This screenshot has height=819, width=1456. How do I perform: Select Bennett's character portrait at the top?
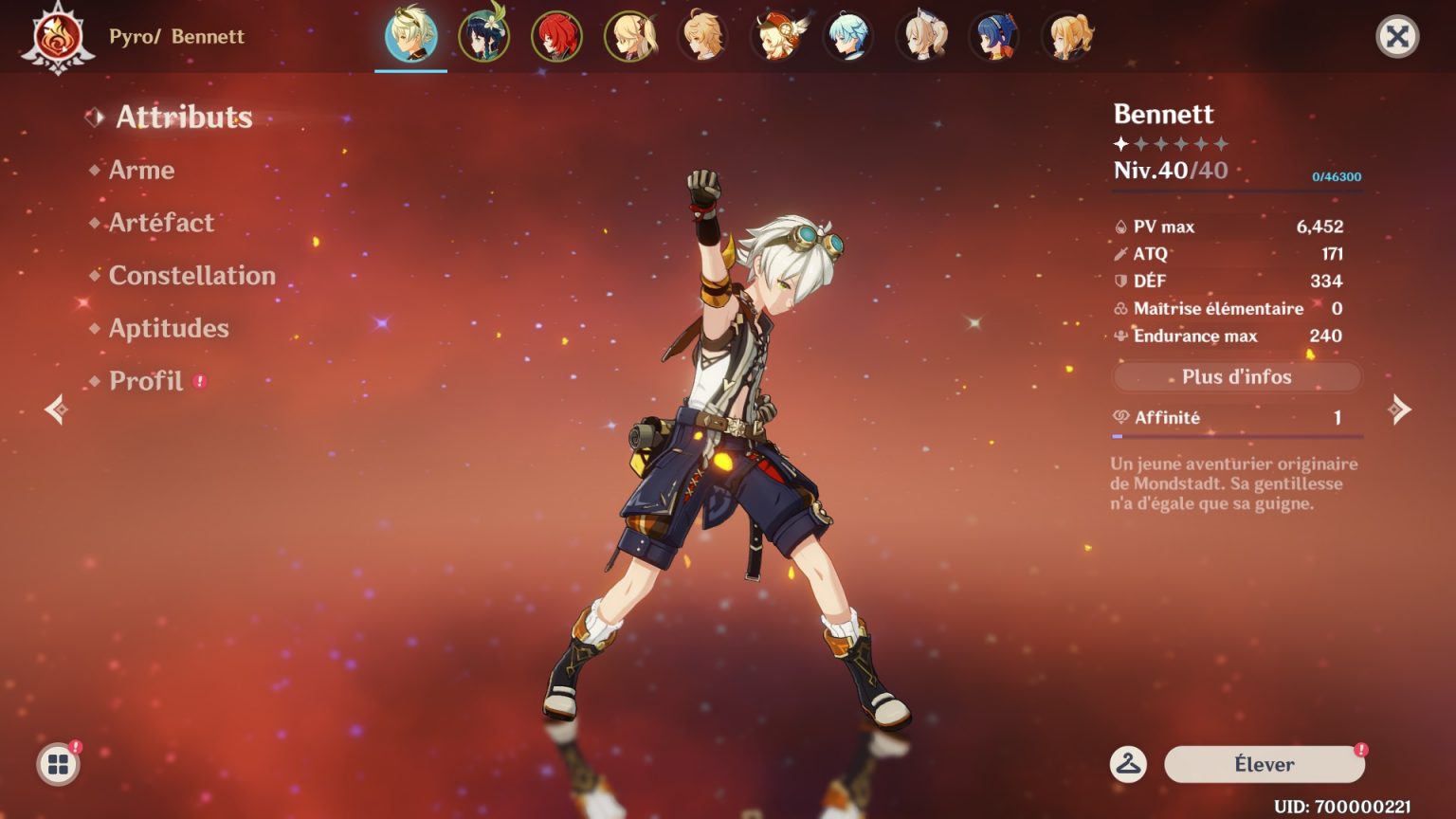[x=410, y=36]
